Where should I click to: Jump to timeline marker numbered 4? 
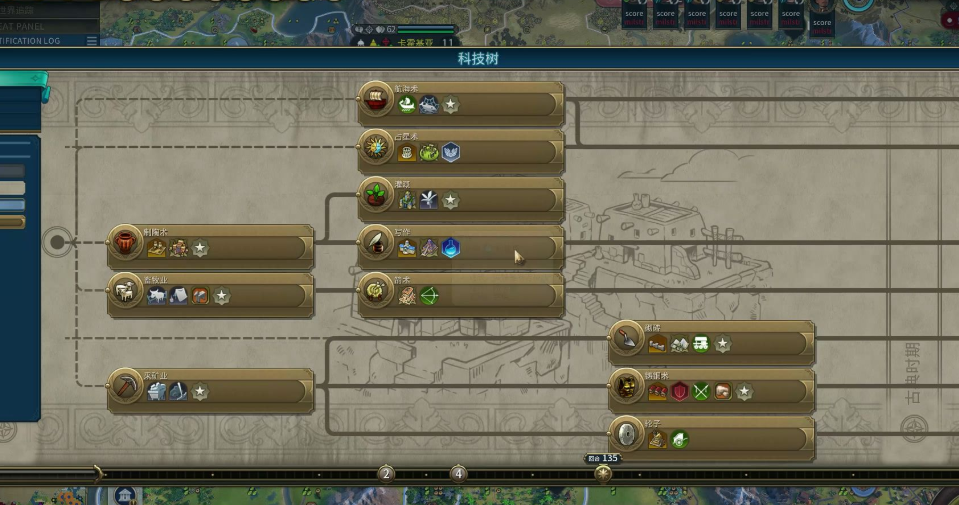[x=458, y=473]
